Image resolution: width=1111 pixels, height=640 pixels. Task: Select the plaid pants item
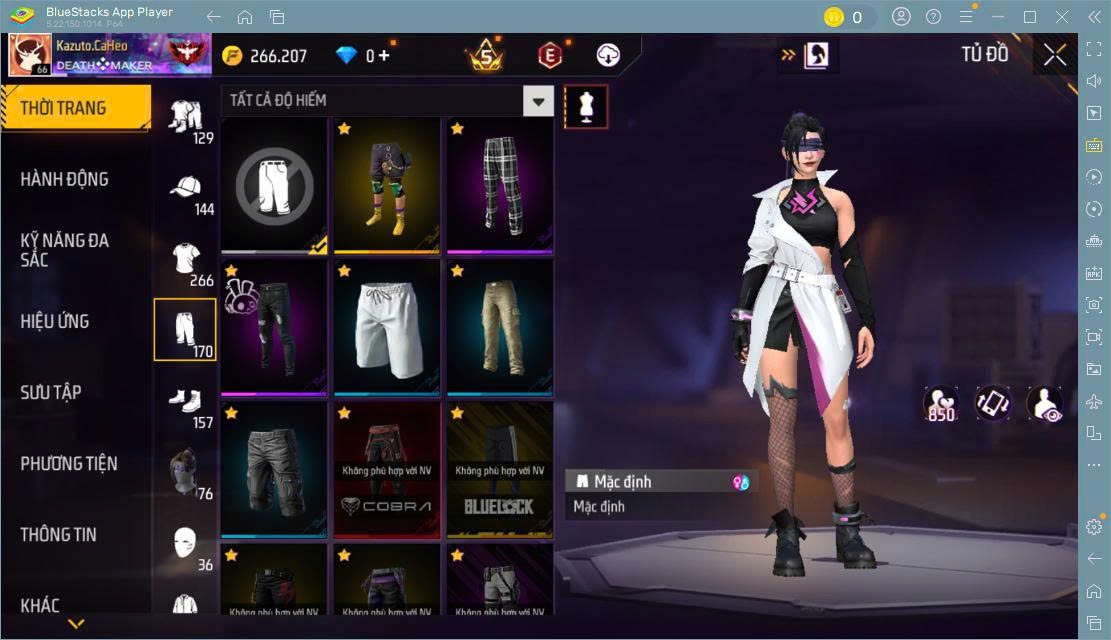tap(498, 183)
